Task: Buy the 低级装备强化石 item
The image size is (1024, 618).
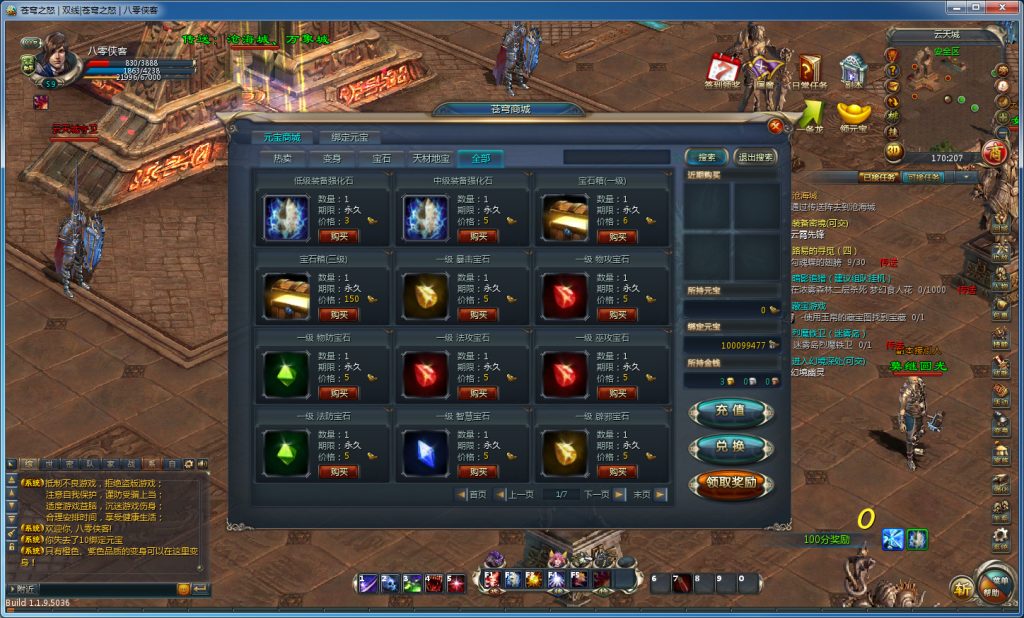Action: click(338, 236)
